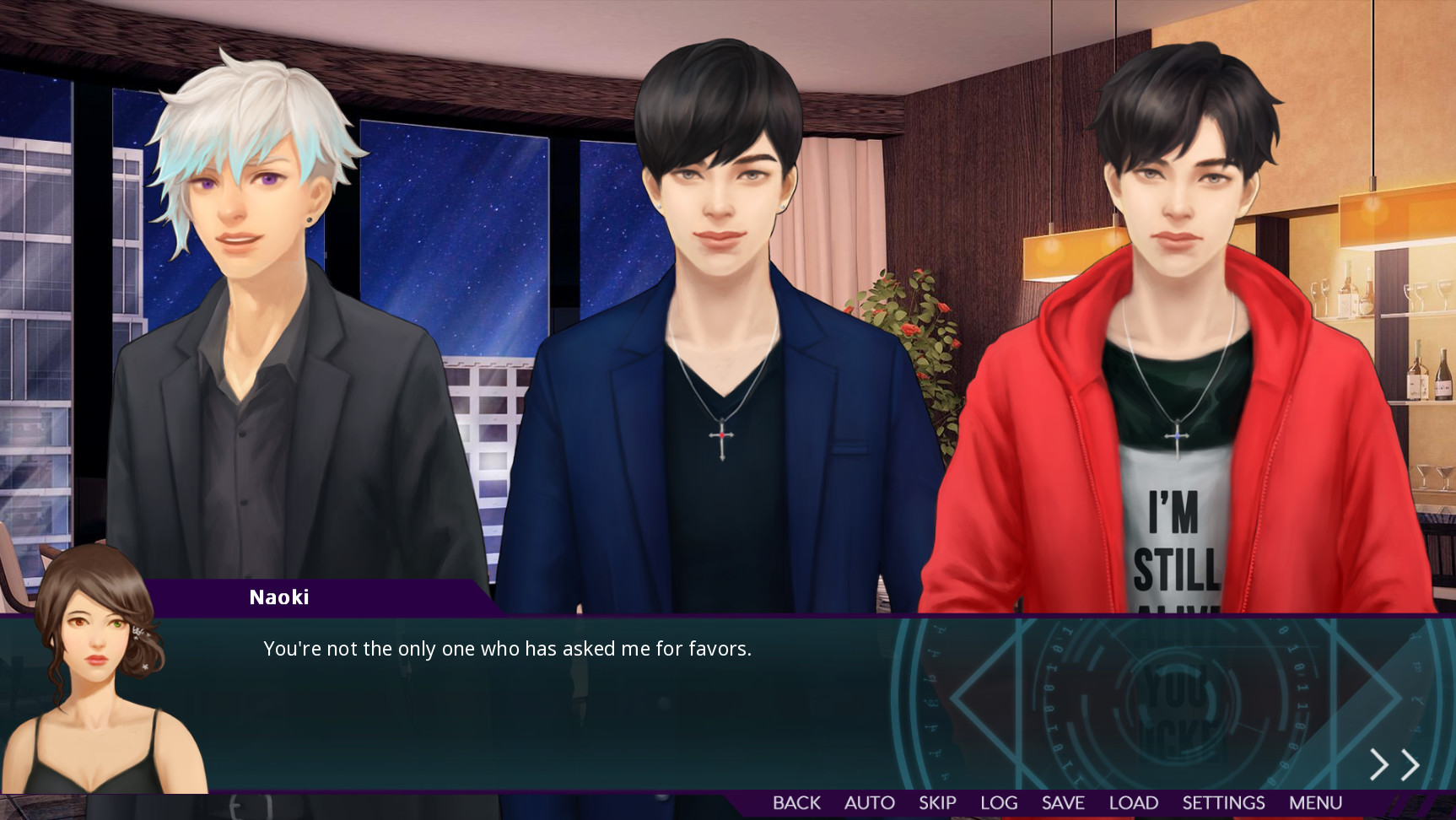The height and width of the screenshot is (820, 1456).
Task: Click the dialogue text to advance
Action: (x=508, y=650)
